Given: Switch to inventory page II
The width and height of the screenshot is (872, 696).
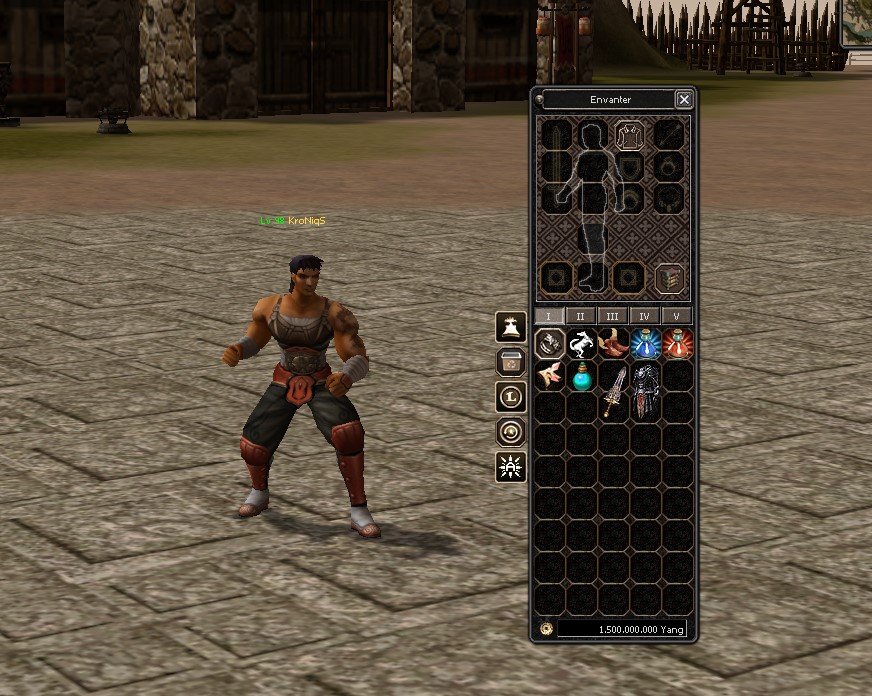Looking at the screenshot, I should click(580, 316).
